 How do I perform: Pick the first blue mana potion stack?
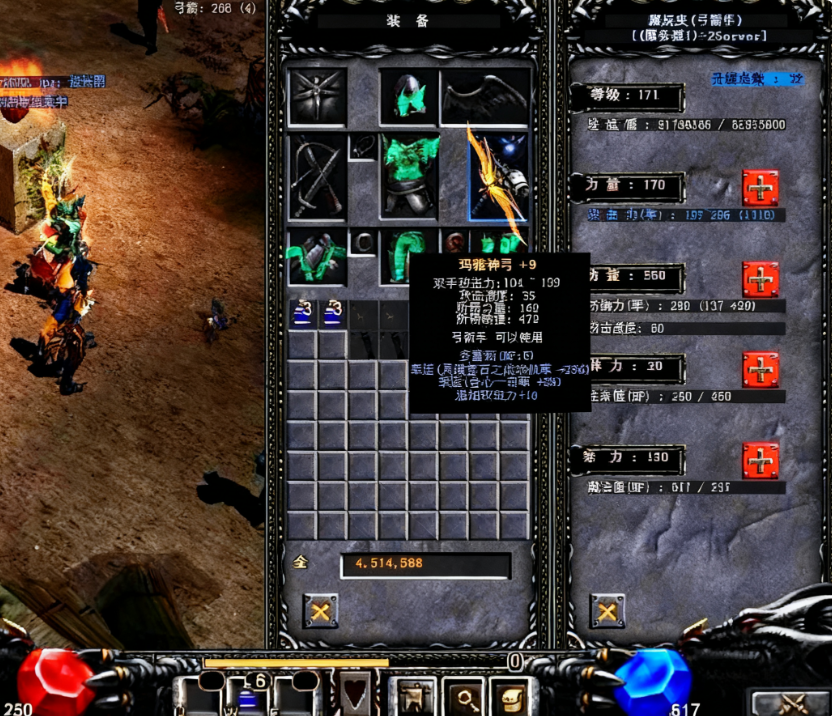tap(302, 314)
